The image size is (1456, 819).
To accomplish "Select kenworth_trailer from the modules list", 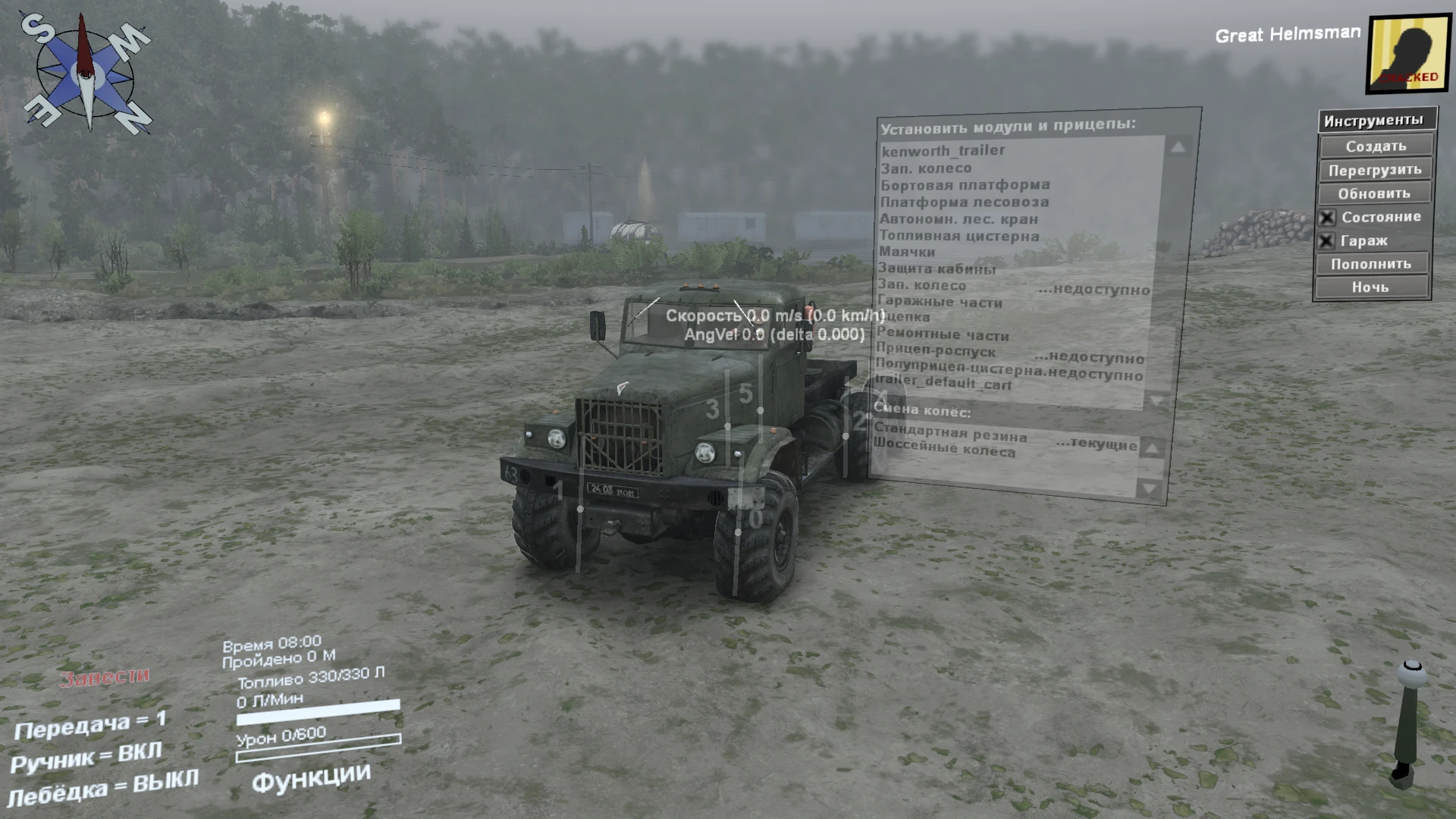I will [943, 150].
